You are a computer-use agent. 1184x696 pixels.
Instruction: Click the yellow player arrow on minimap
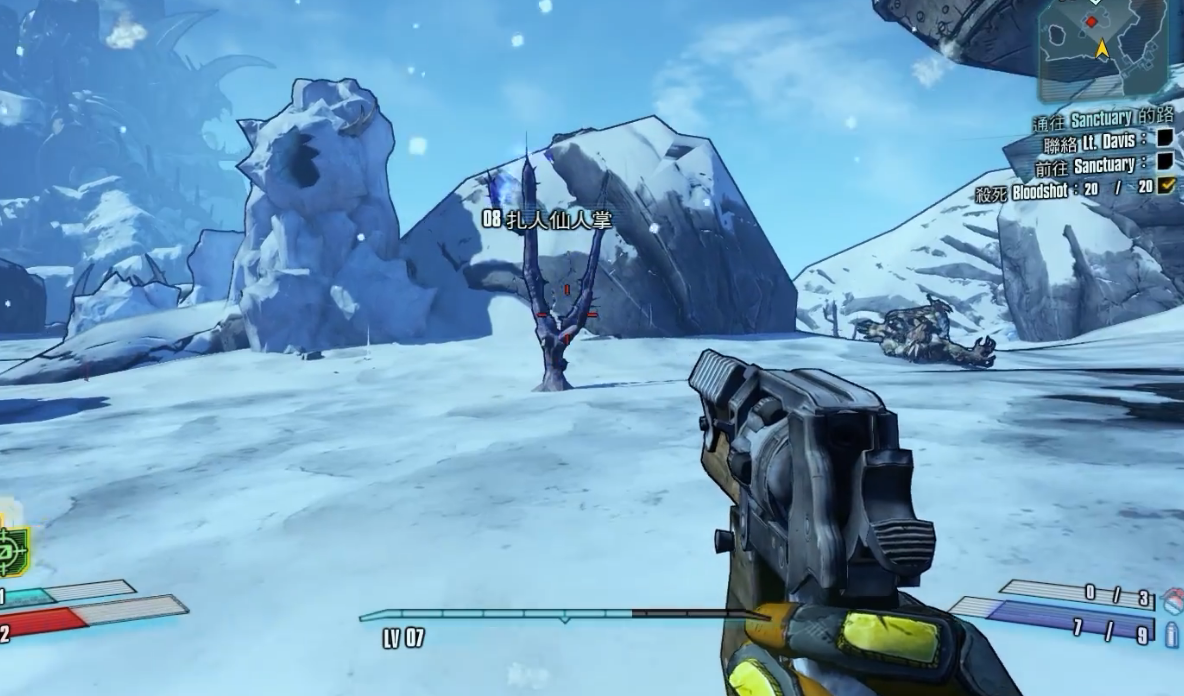(x=1102, y=48)
